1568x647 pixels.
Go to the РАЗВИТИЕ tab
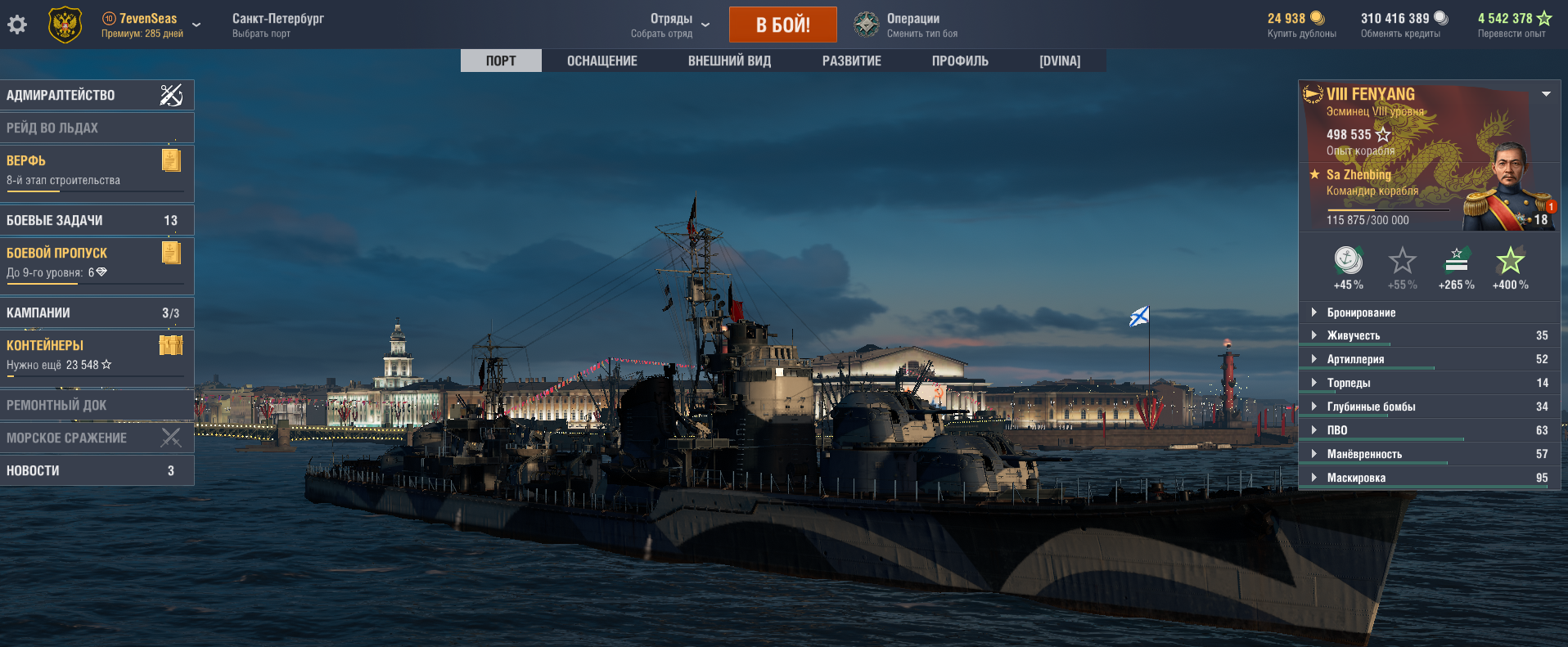click(x=851, y=61)
